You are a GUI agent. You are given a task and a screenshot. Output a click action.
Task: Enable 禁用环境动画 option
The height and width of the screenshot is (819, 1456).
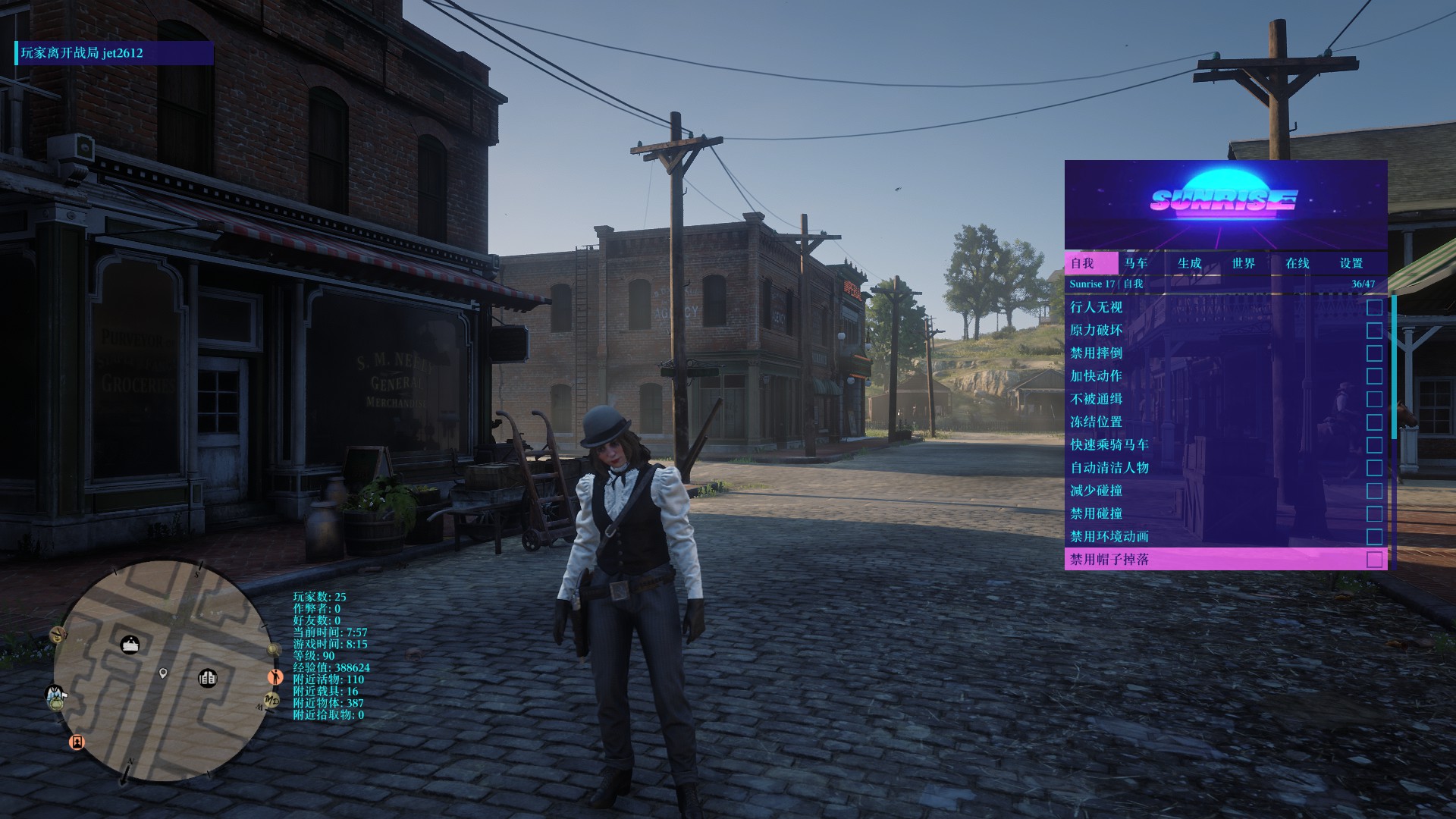1374,537
